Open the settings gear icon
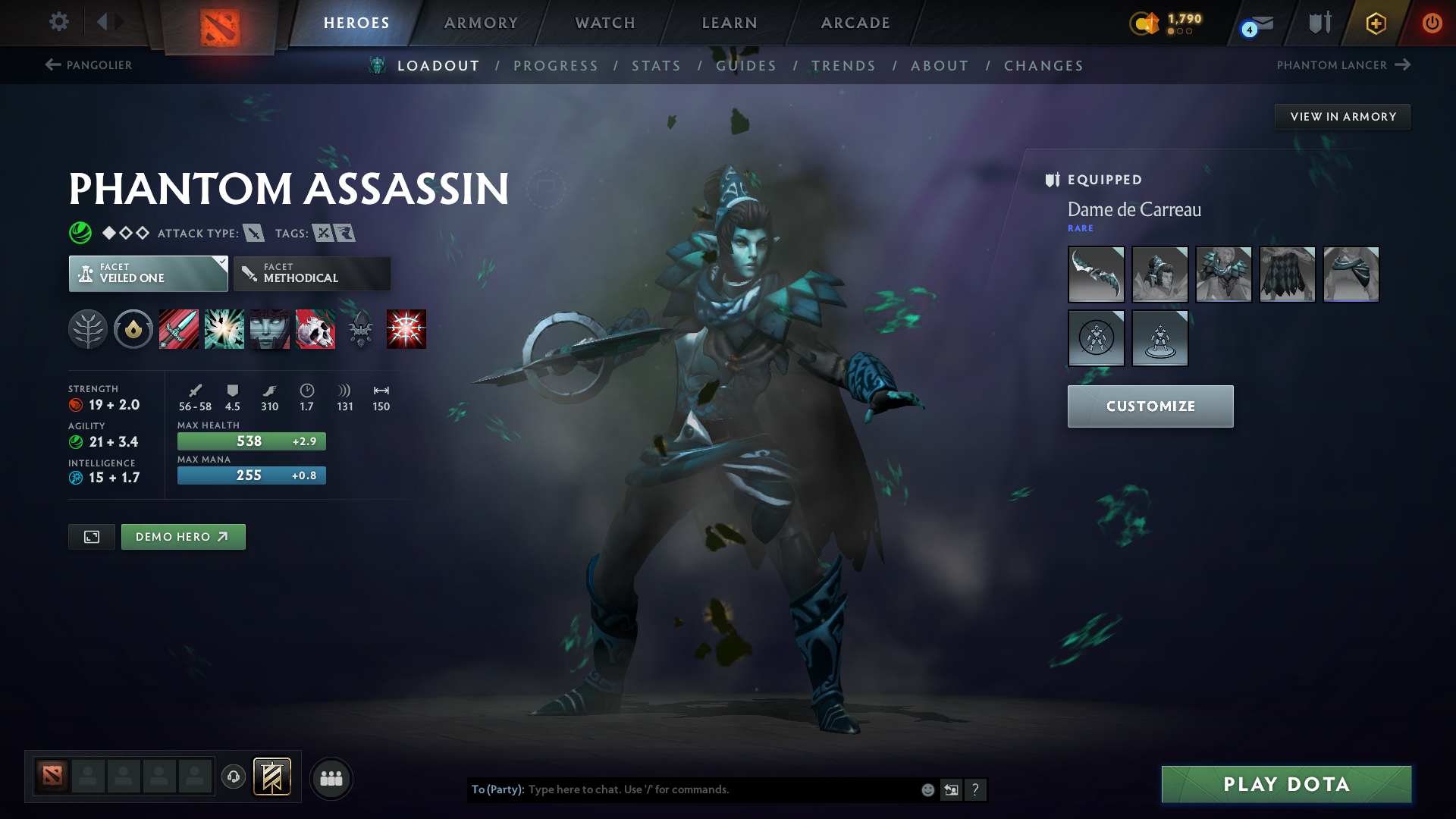Image resolution: width=1456 pixels, height=819 pixels. (x=59, y=23)
